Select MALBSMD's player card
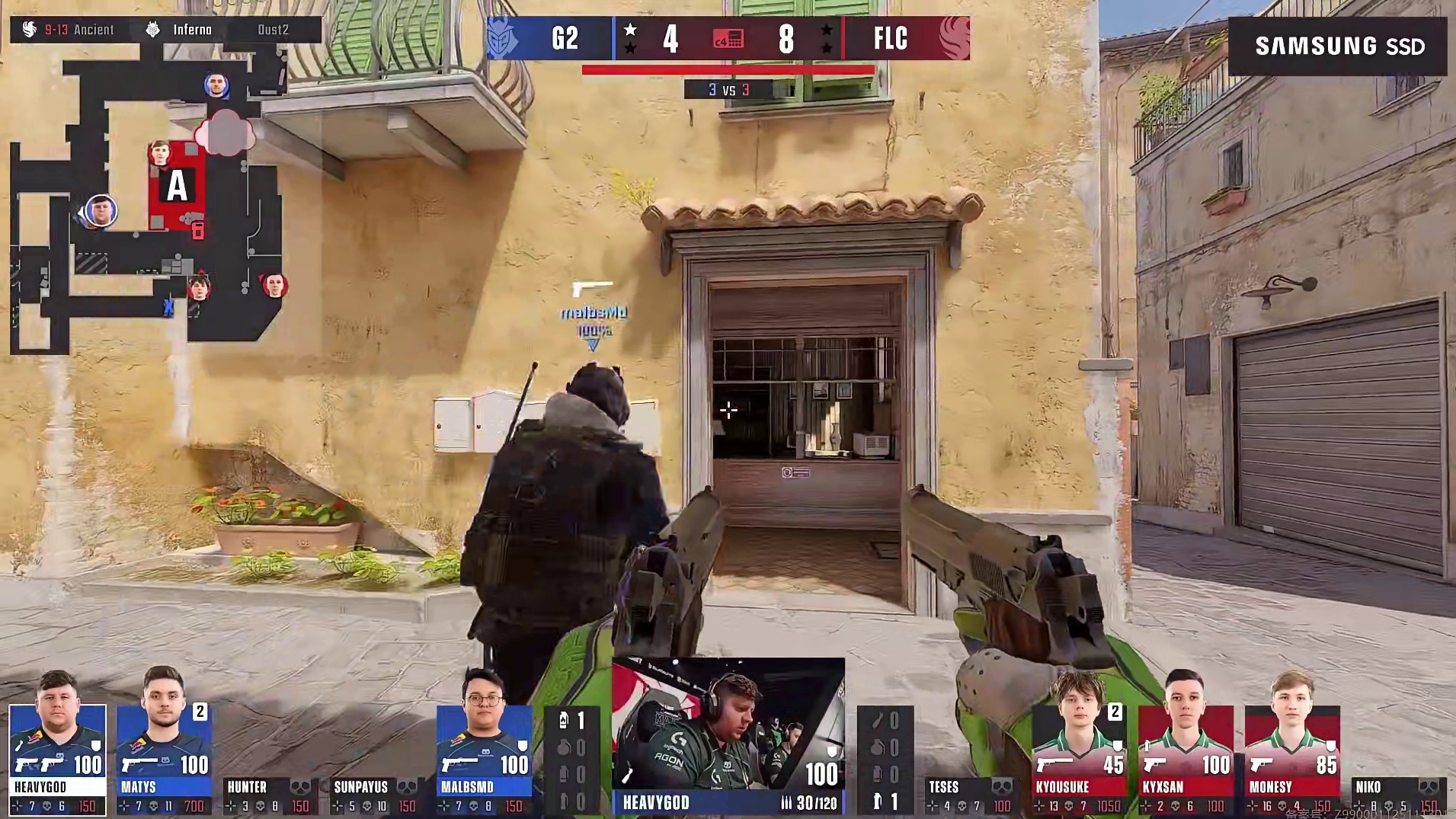This screenshot has height=819, width=1456. (484, 758)
